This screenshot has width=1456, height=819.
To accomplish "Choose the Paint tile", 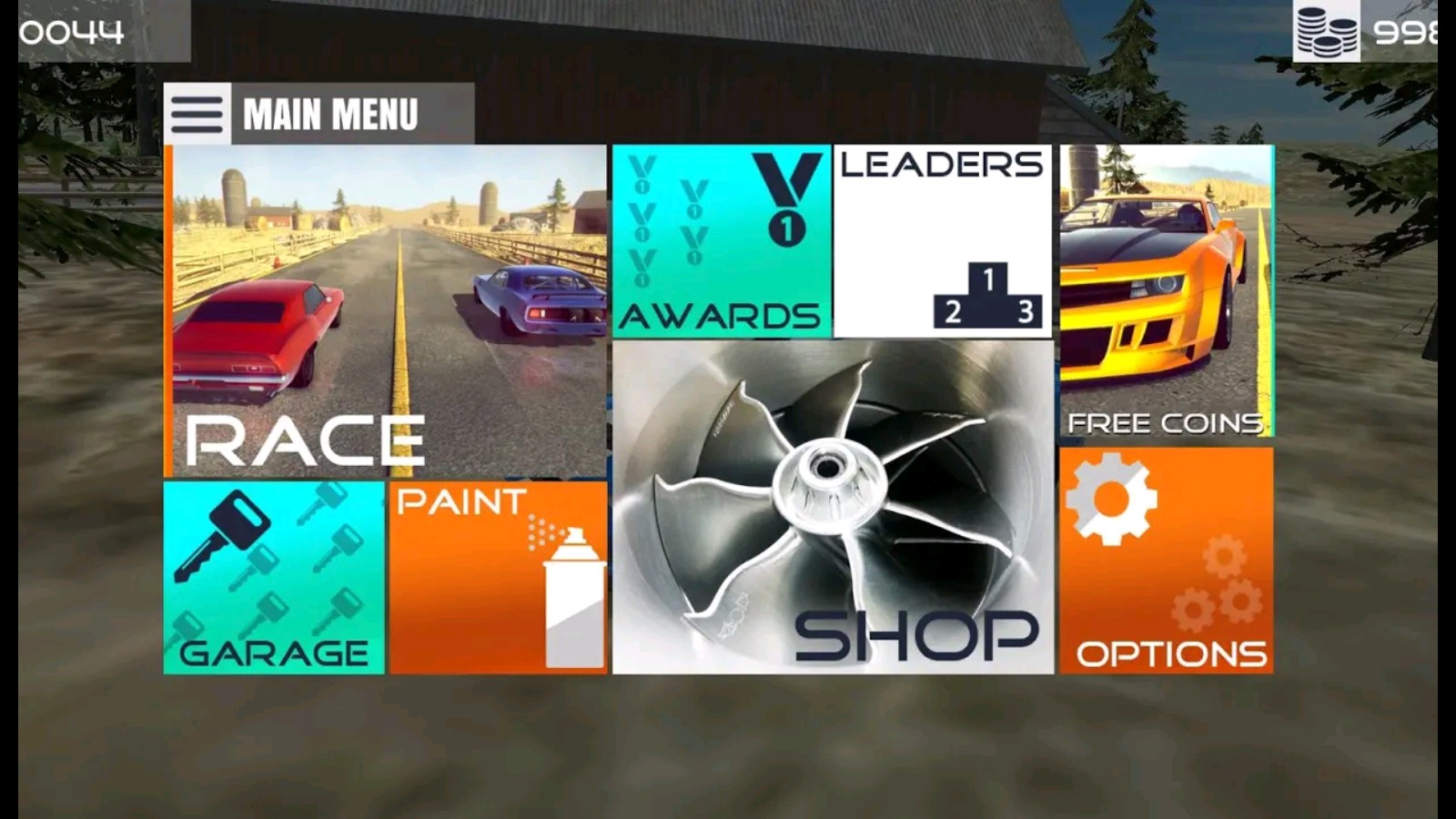I will pos(498,578).
